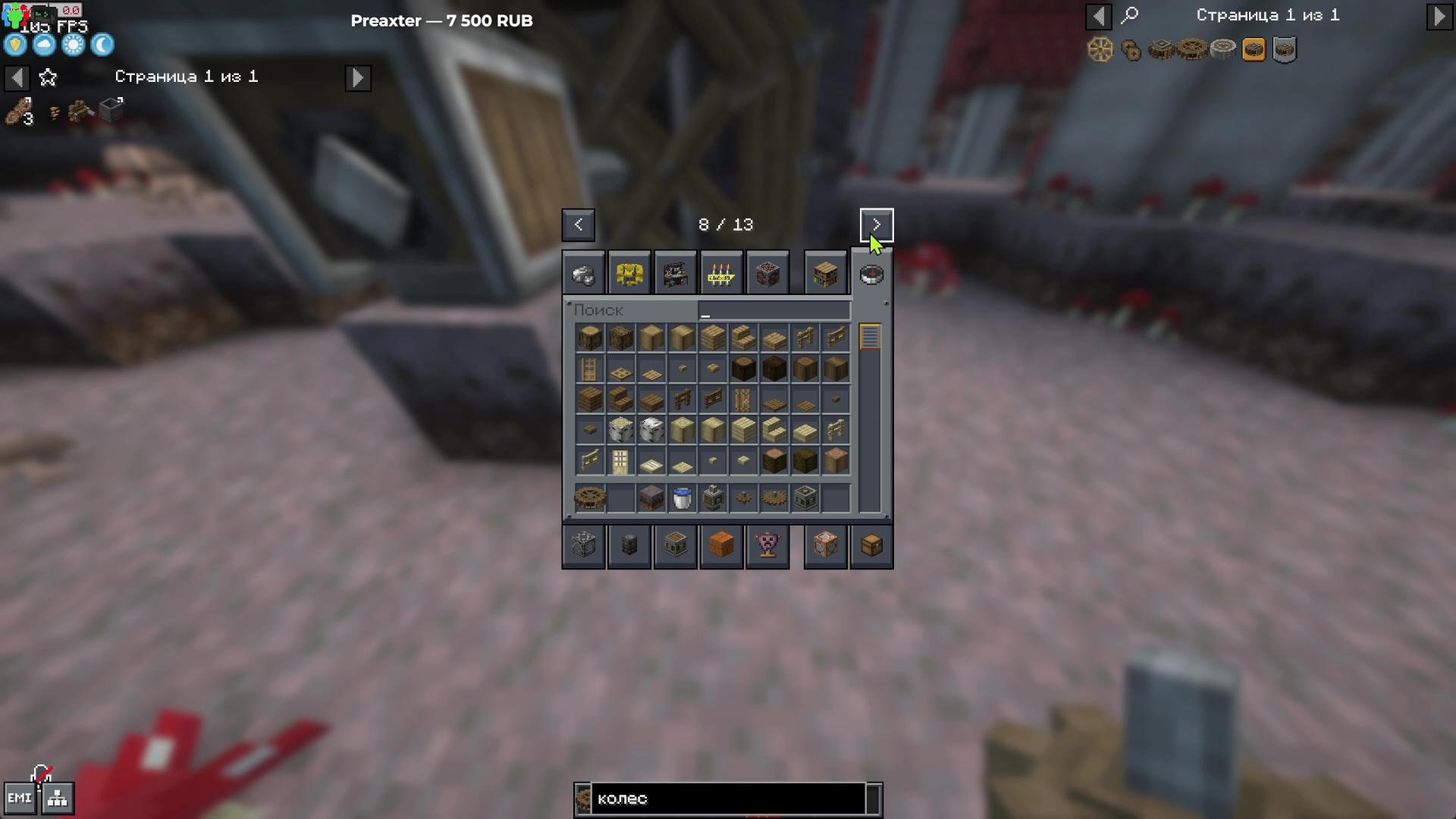1456x819 pixels.
Task: Focus the creative search field
Action: [x=773, y=310]
